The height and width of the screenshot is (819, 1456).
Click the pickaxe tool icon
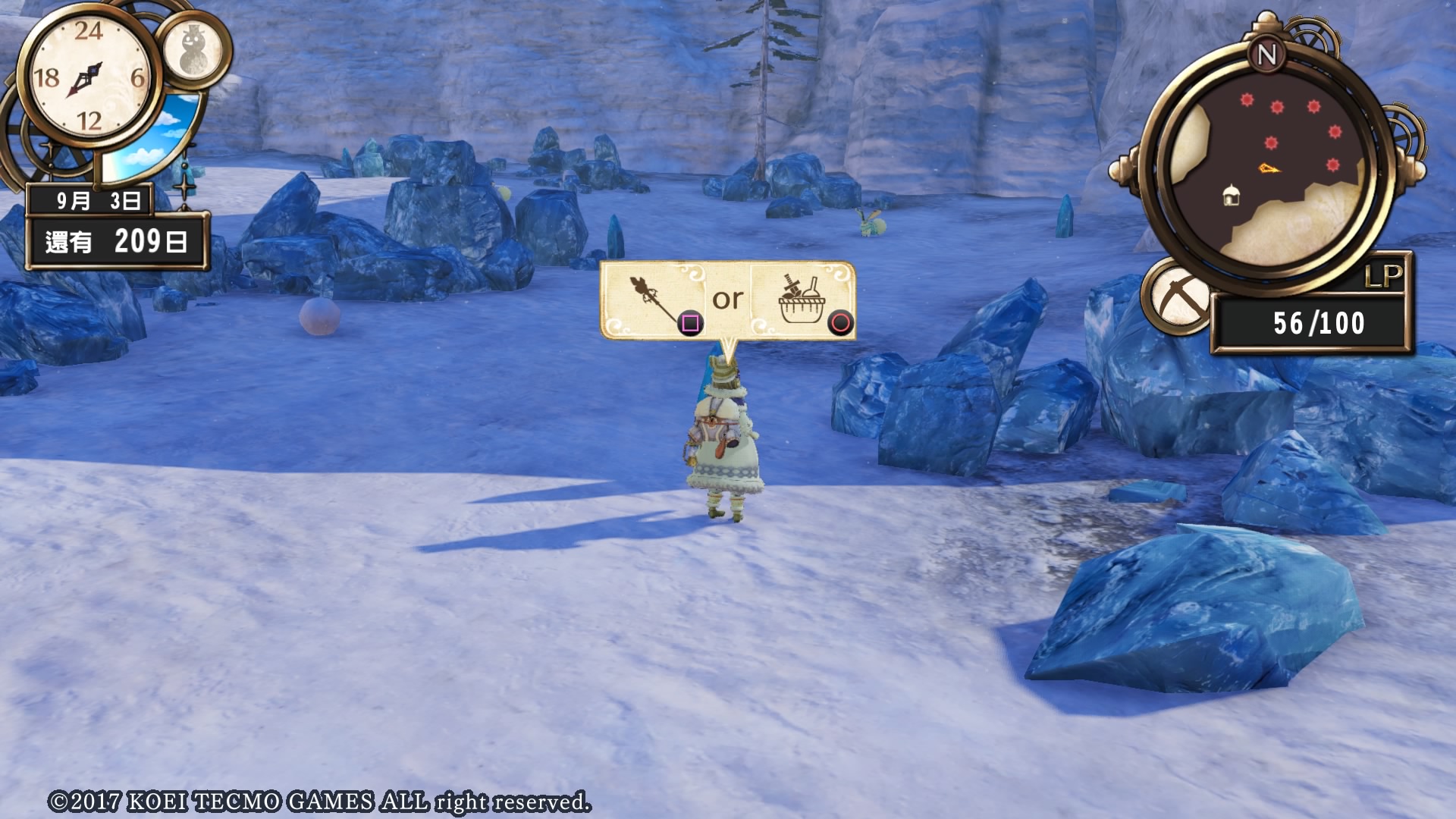[x=1178, y=297]
